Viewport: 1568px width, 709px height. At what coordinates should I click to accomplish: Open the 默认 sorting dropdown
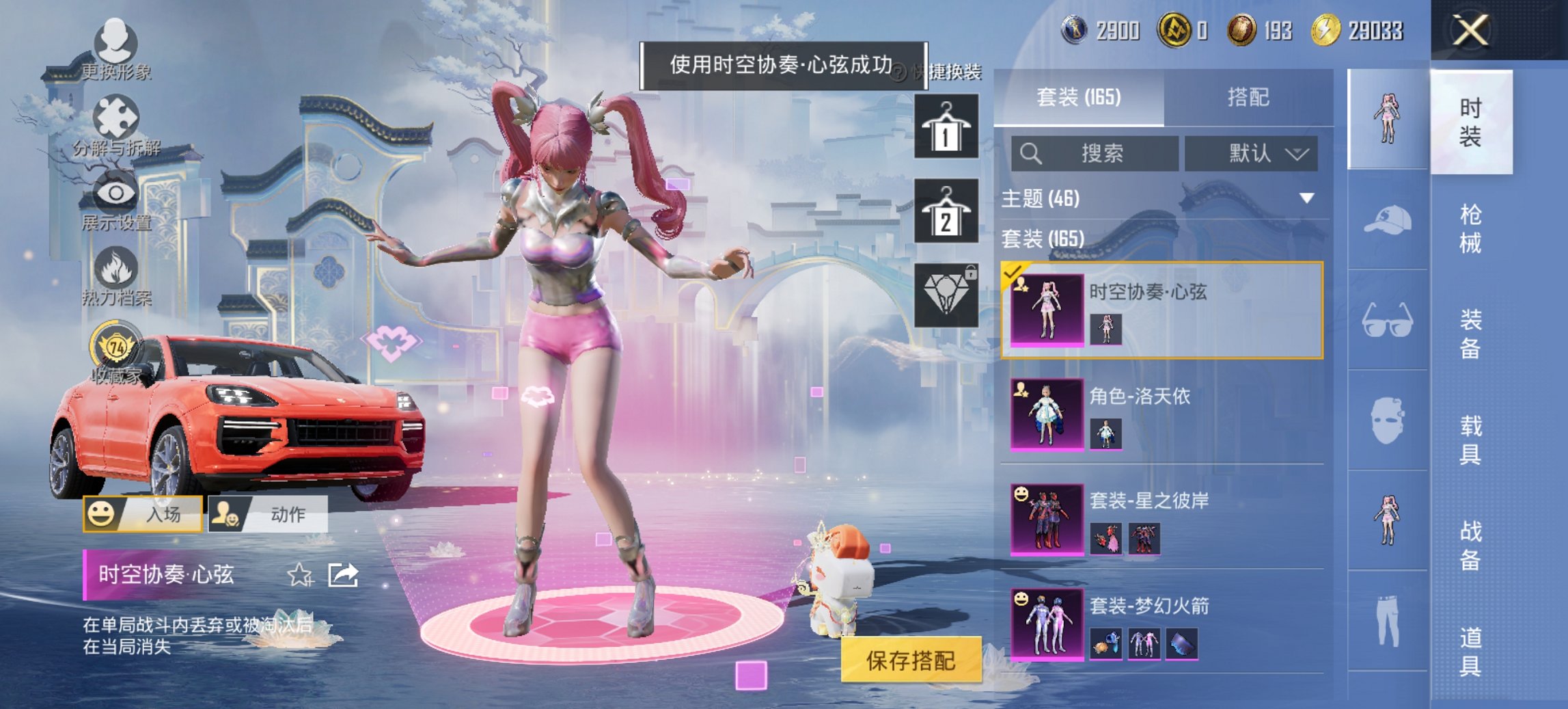click(x=1250, y=154)
